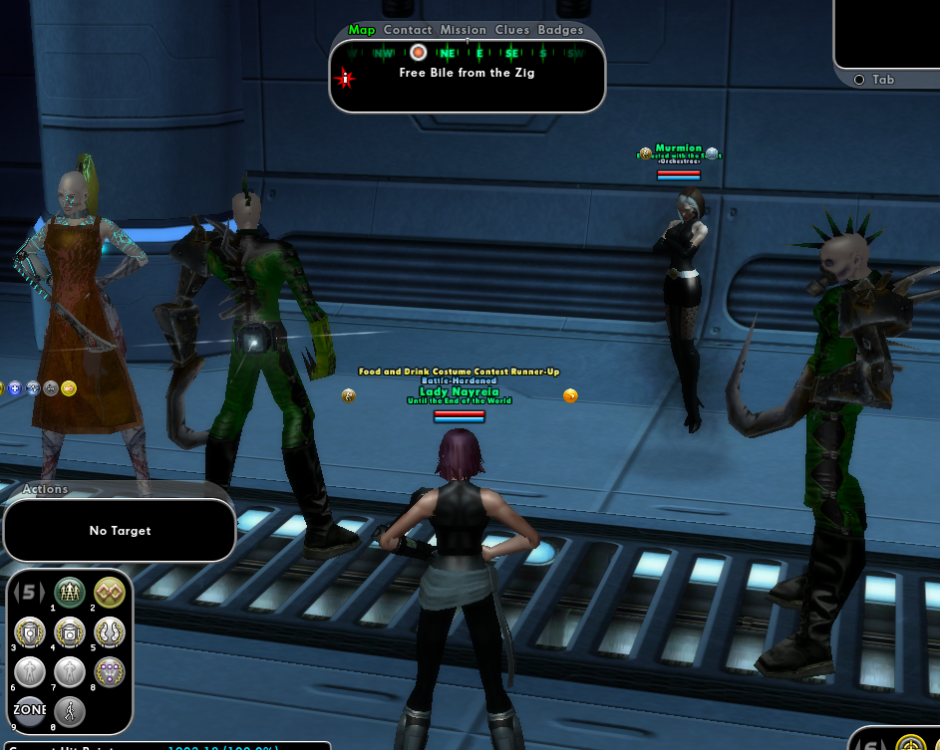Open the Badges tab

pyautogui.click(x=560, y=30)
